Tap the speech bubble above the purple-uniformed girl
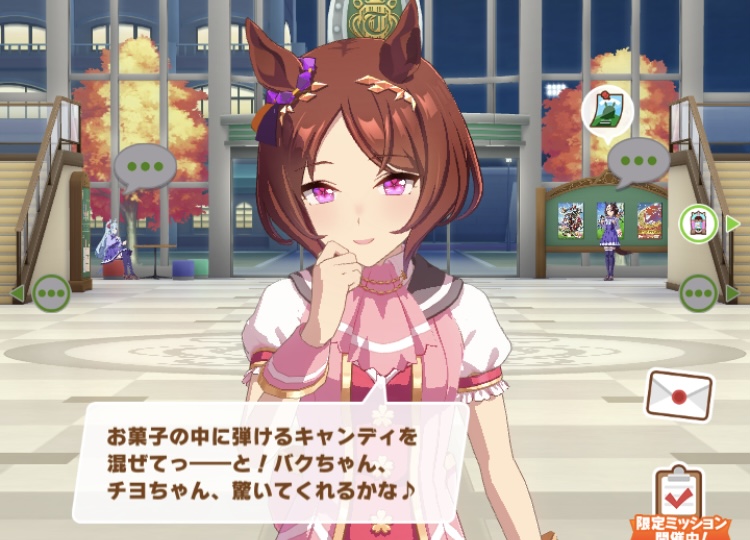Image resolution: width=750 pixels, height=540 pixels. tap(637, 159)
